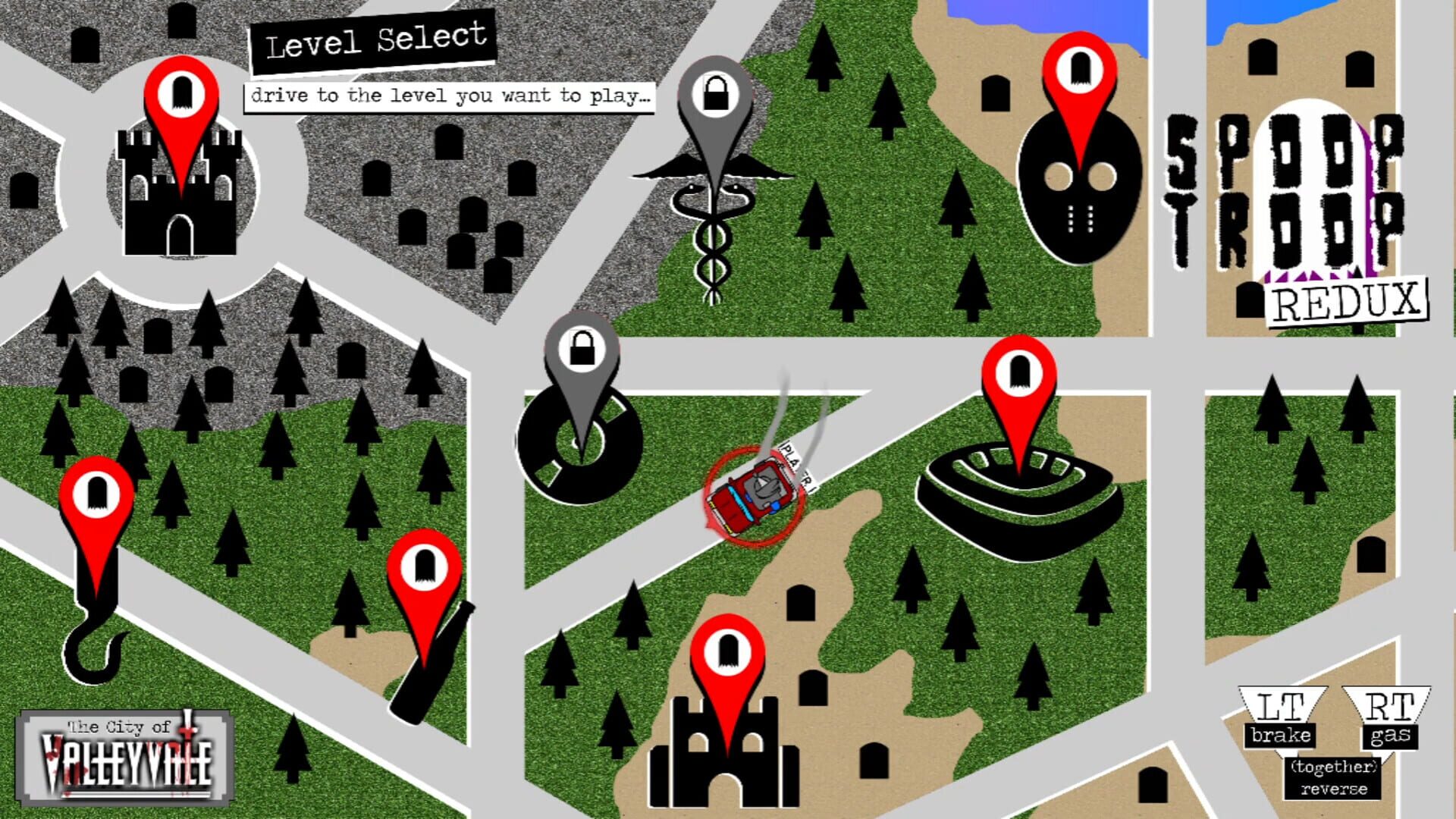Screen dimensions: 1456x819
Task: Click the drive to the level instruction text
Action: [x=451, y=96]
